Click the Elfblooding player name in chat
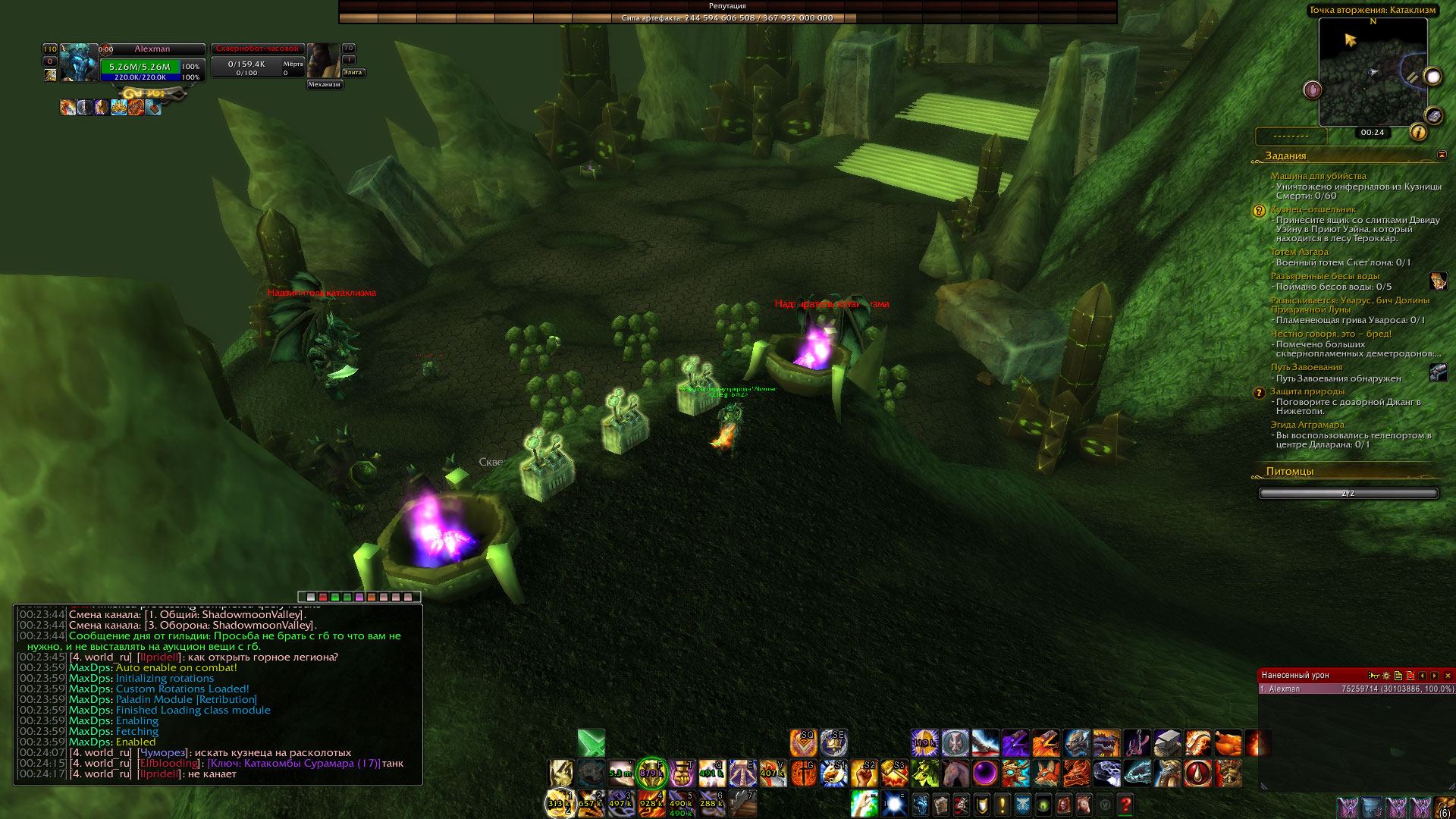This screenshot has height=819, width=1456. click(168, 764)
